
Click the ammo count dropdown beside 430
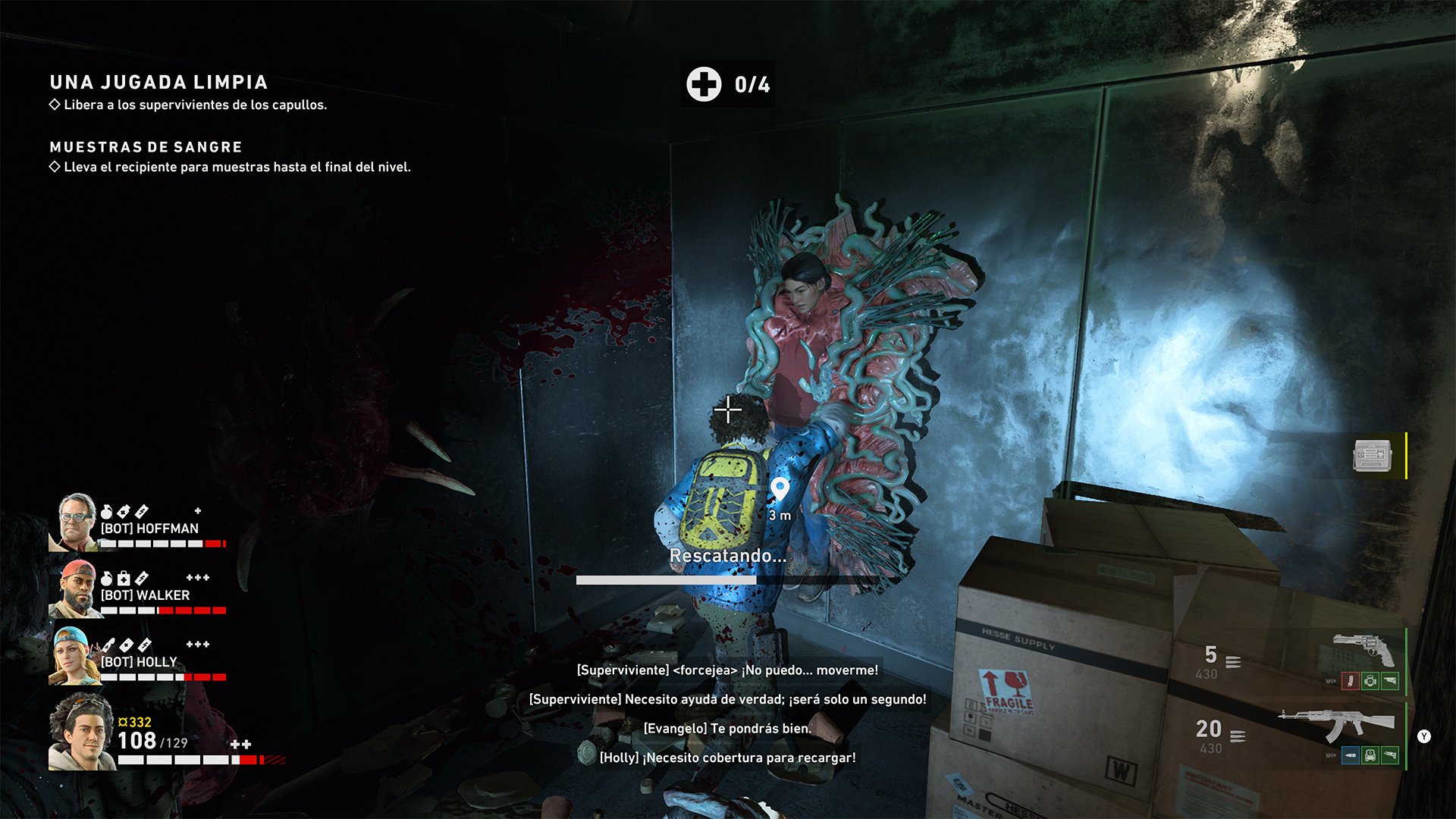pyautogui.click(x=1235, y=662)
